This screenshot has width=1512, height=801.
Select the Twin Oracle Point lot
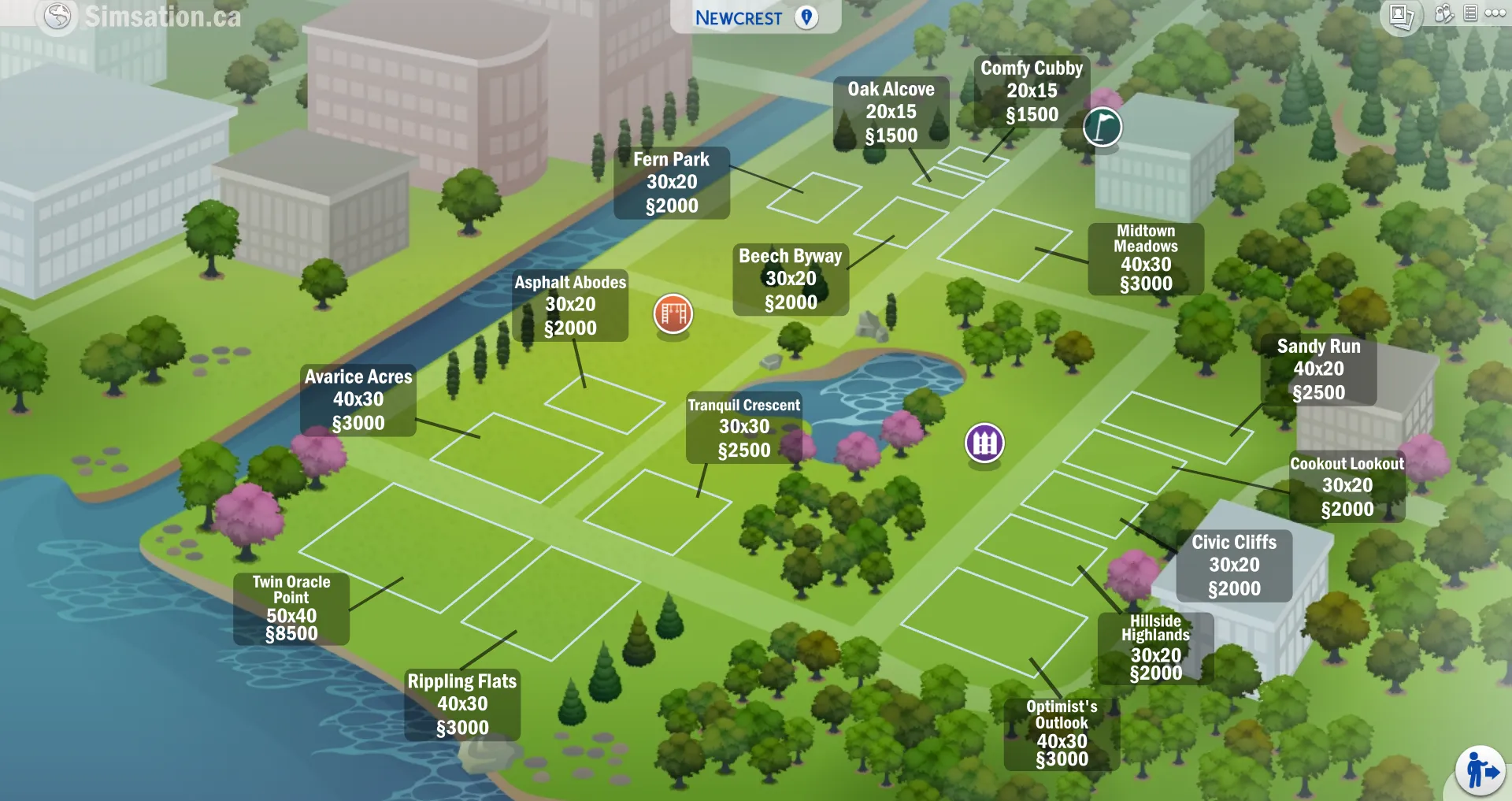click(291, 610)
